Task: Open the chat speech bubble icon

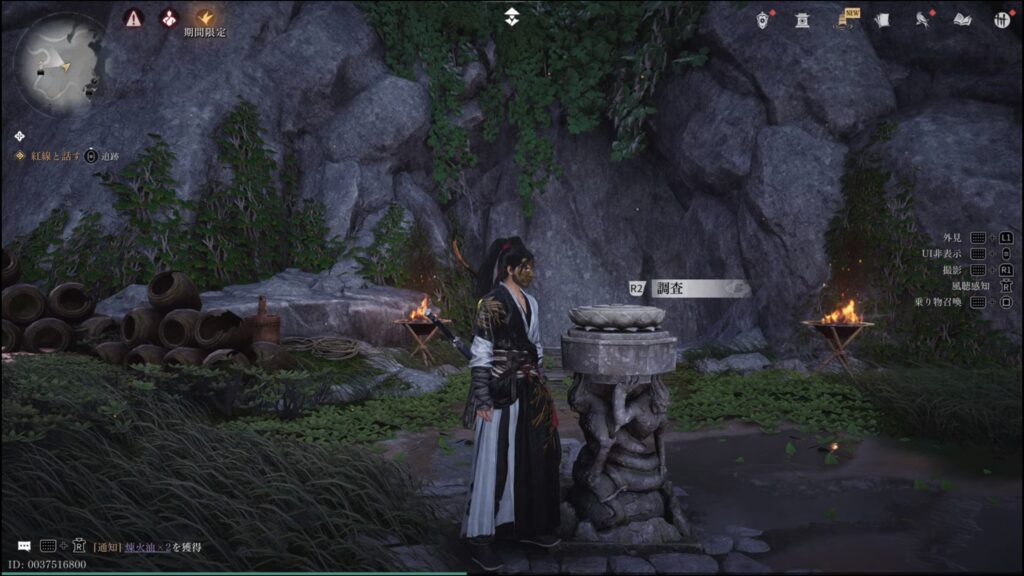Action: click(24, 546)
